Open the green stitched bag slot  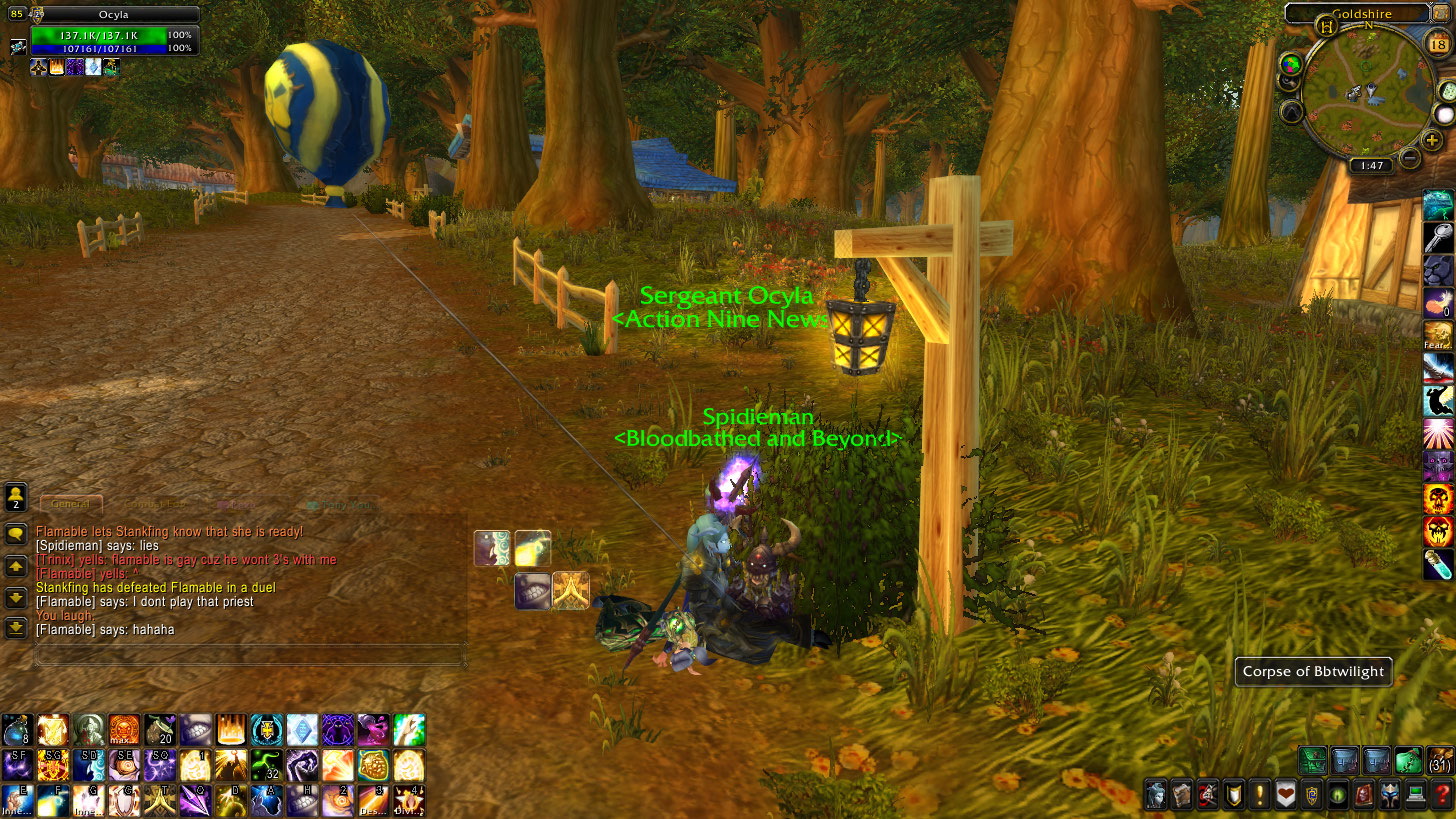(x=1409, y=760)
